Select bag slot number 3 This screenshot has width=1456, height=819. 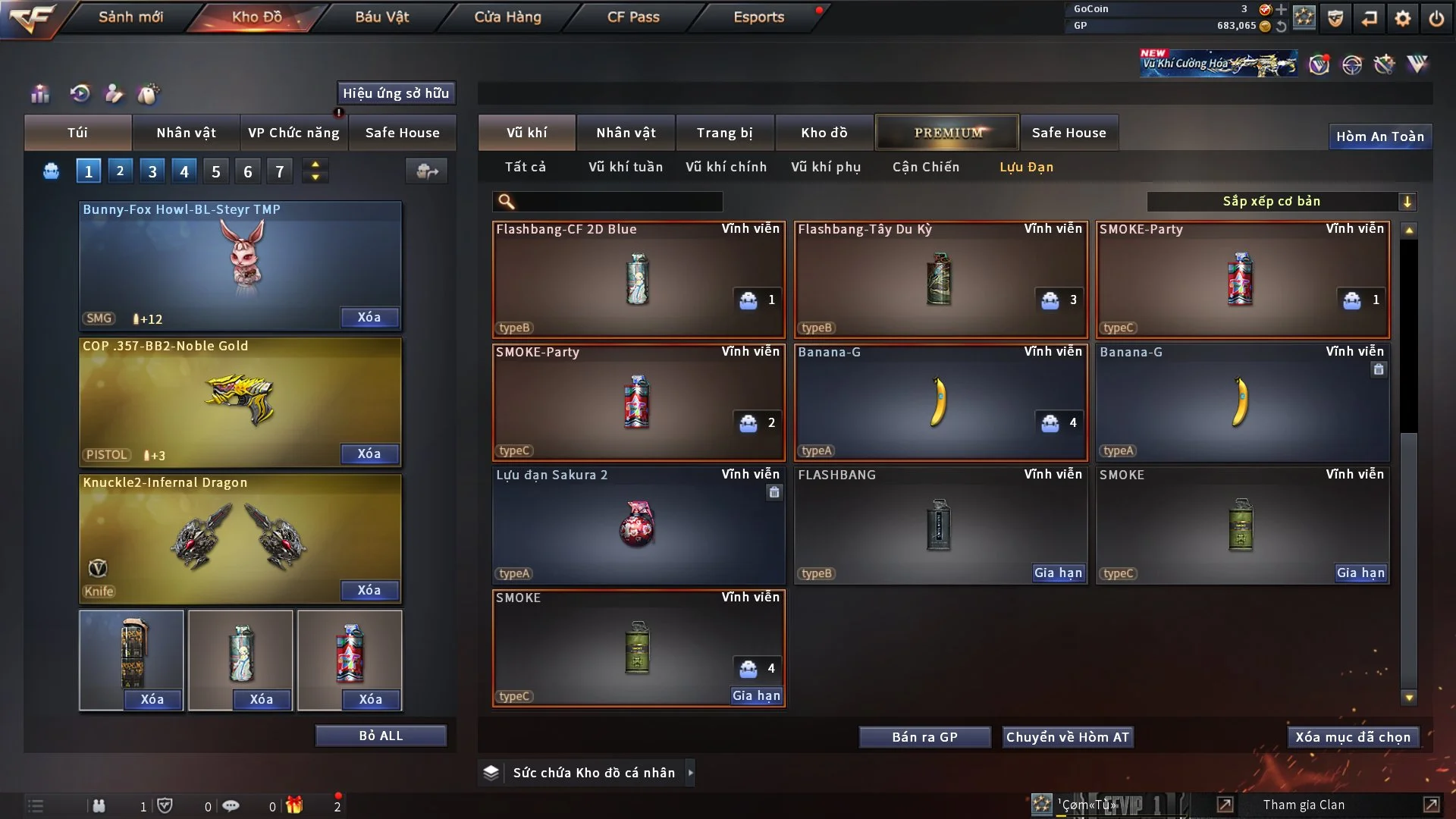[x=152, y=171]
